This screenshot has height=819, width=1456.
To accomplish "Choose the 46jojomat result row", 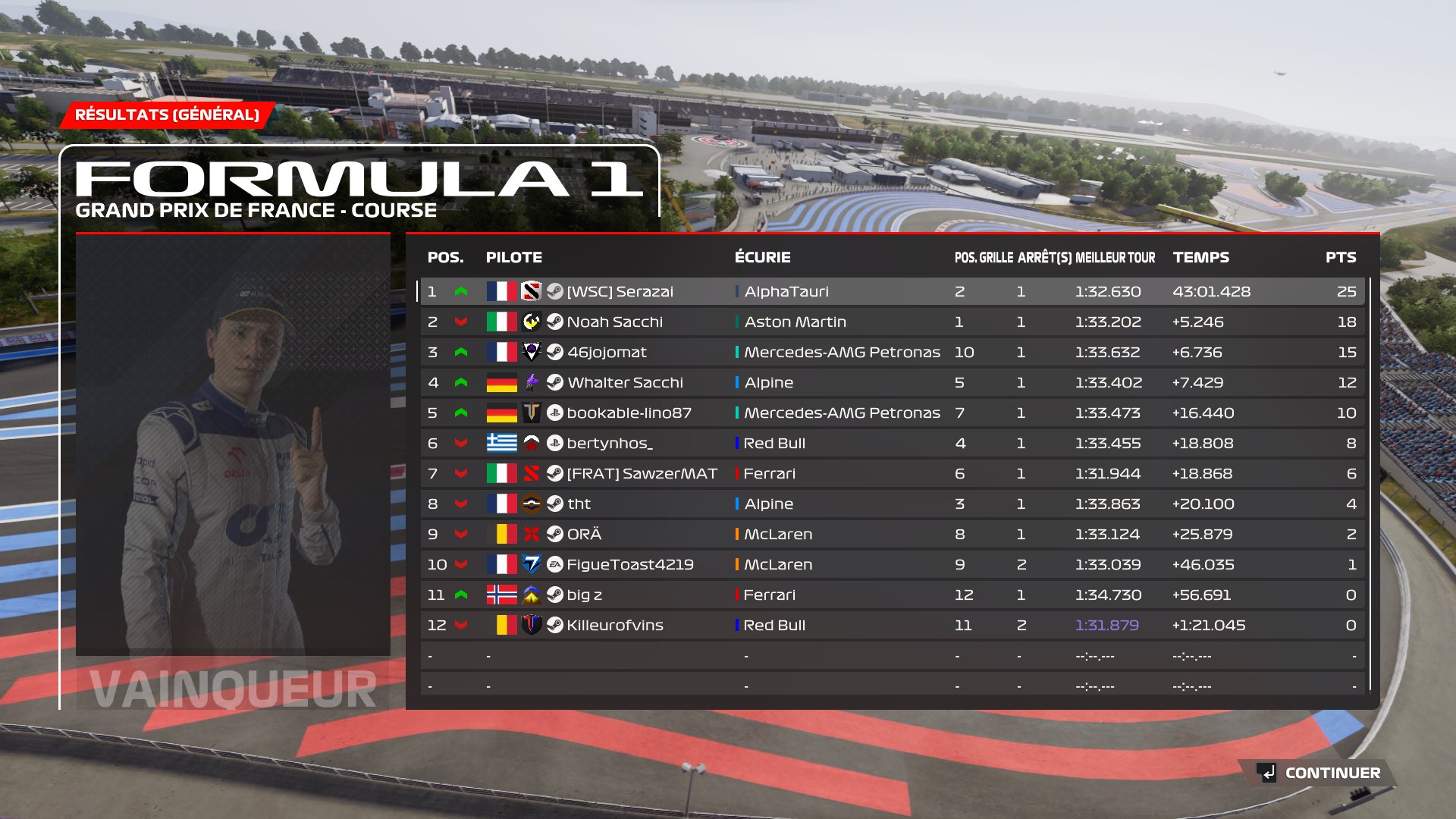I will coord(607,352).
